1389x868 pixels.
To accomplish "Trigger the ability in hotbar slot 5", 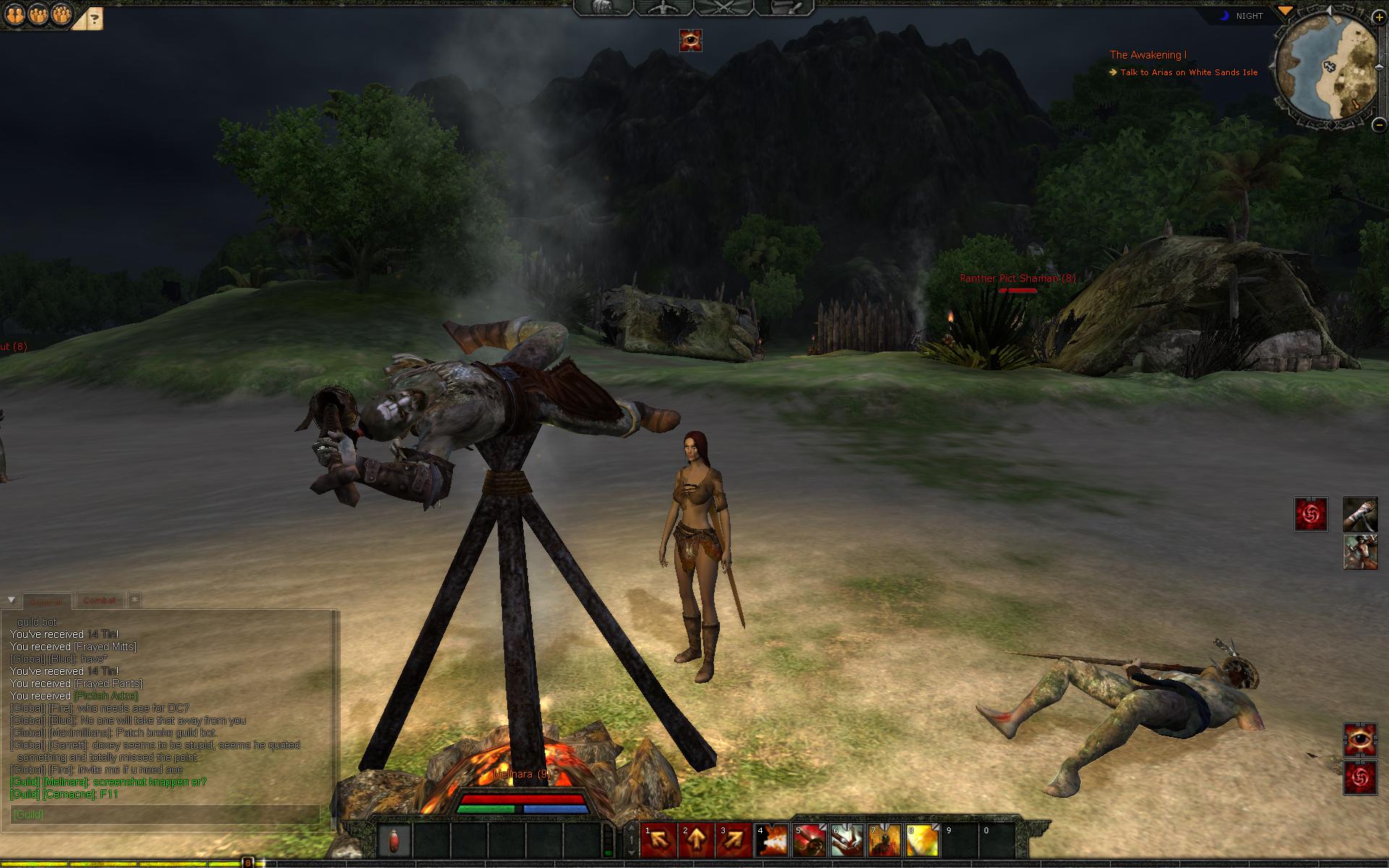I will point(809,841).
